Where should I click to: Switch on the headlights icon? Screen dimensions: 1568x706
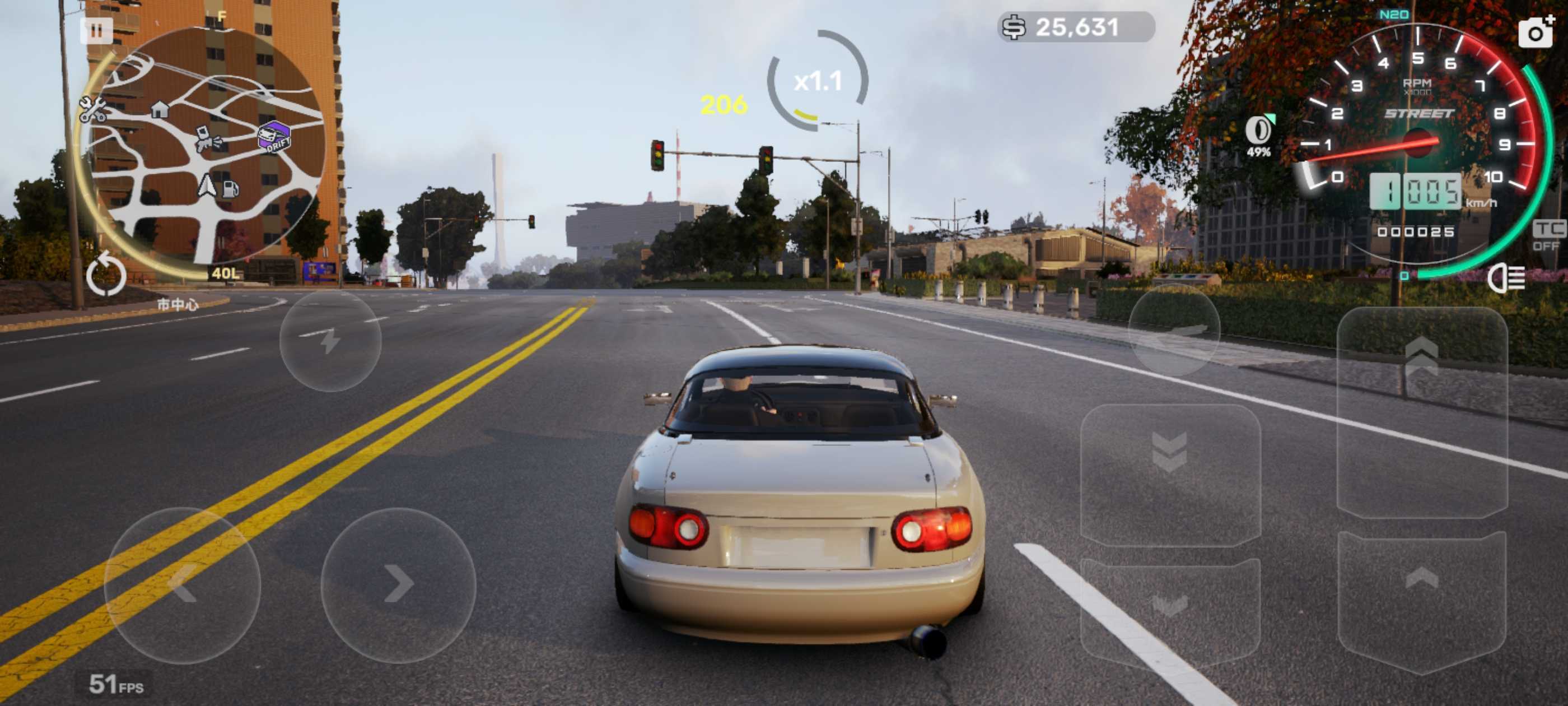pos(1506,279)
